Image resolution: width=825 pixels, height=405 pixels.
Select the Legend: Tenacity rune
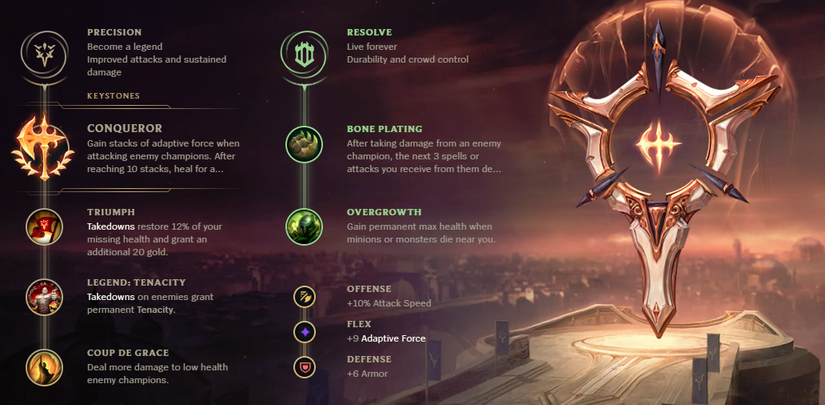point(44,297)
